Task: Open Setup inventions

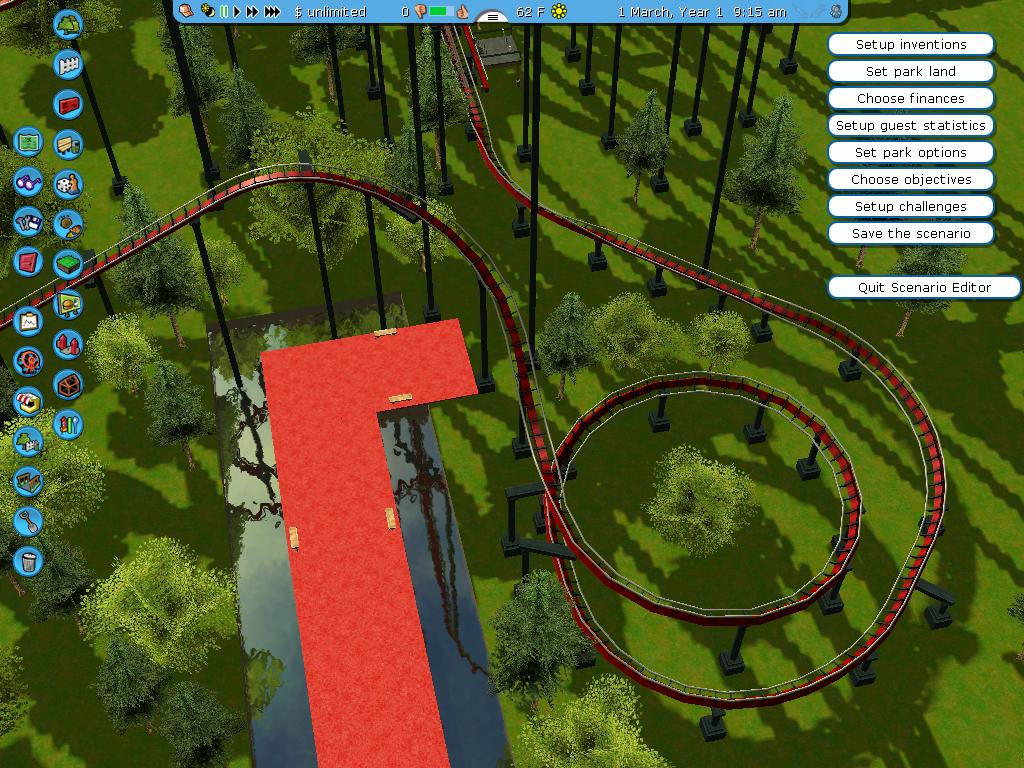Action: [911, 45]
